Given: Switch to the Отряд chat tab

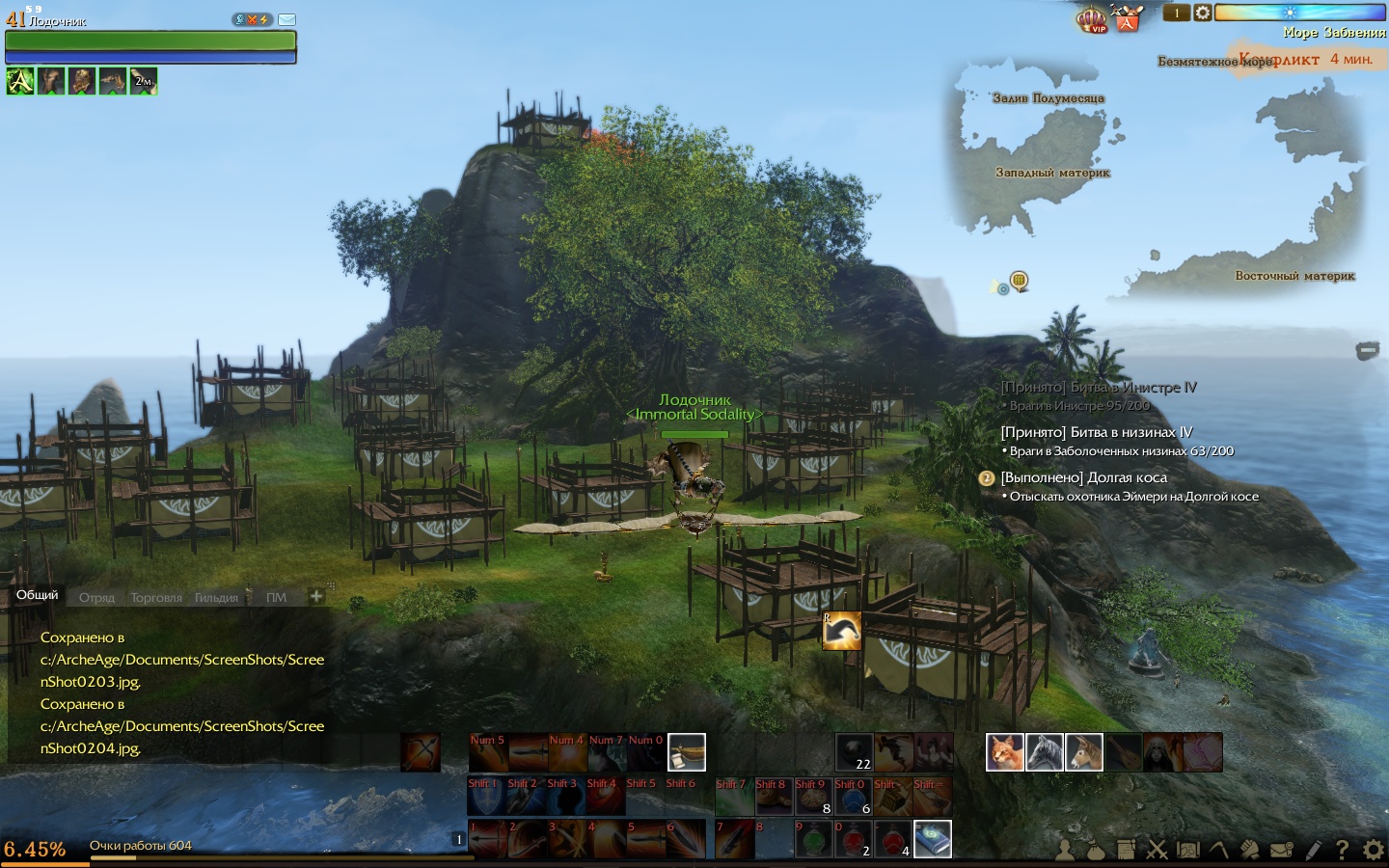Looking at the screenshot, I should click(x=96, y=598).
